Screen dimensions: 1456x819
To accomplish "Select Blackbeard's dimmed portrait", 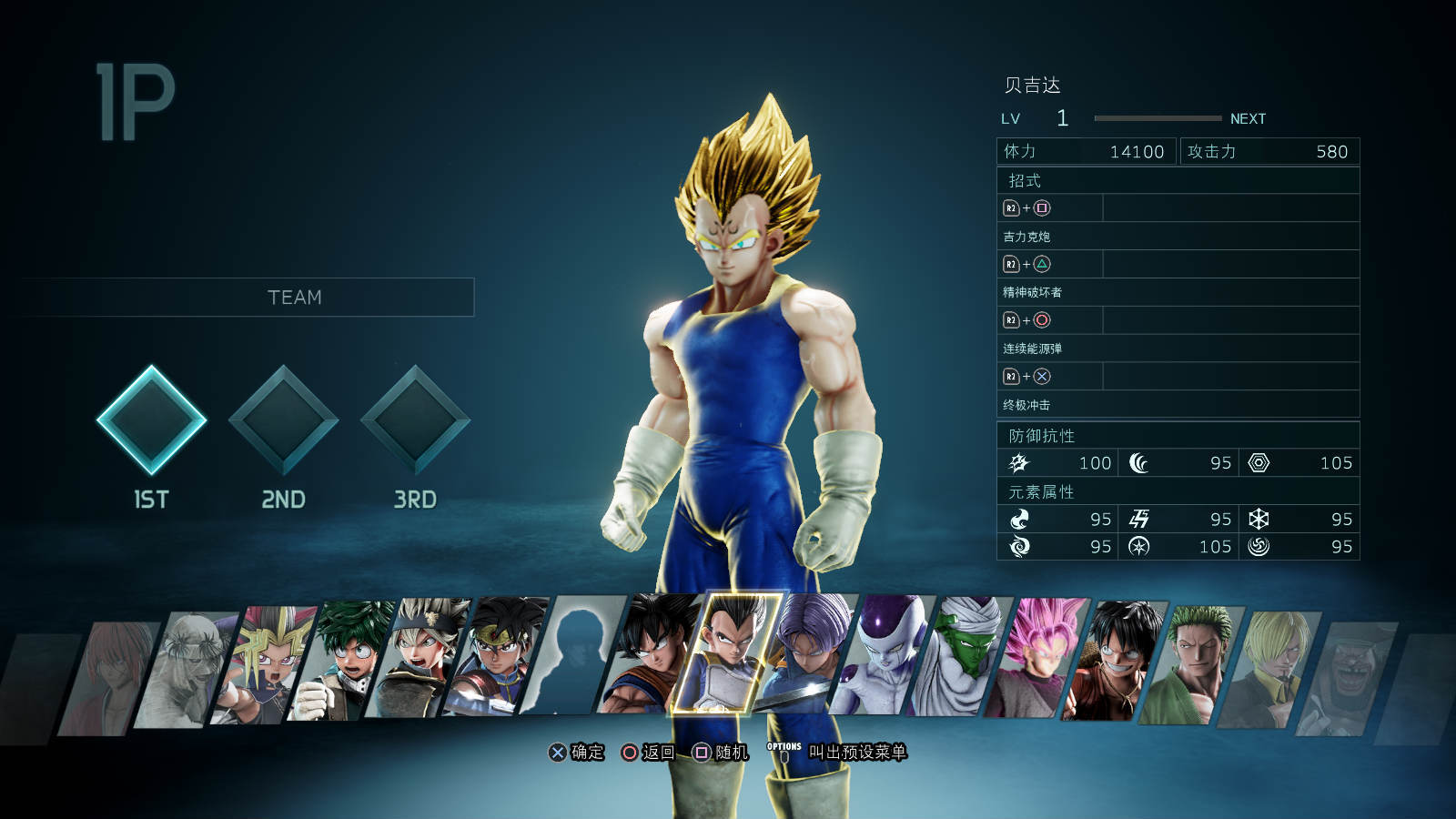I will coord(1345,675).
